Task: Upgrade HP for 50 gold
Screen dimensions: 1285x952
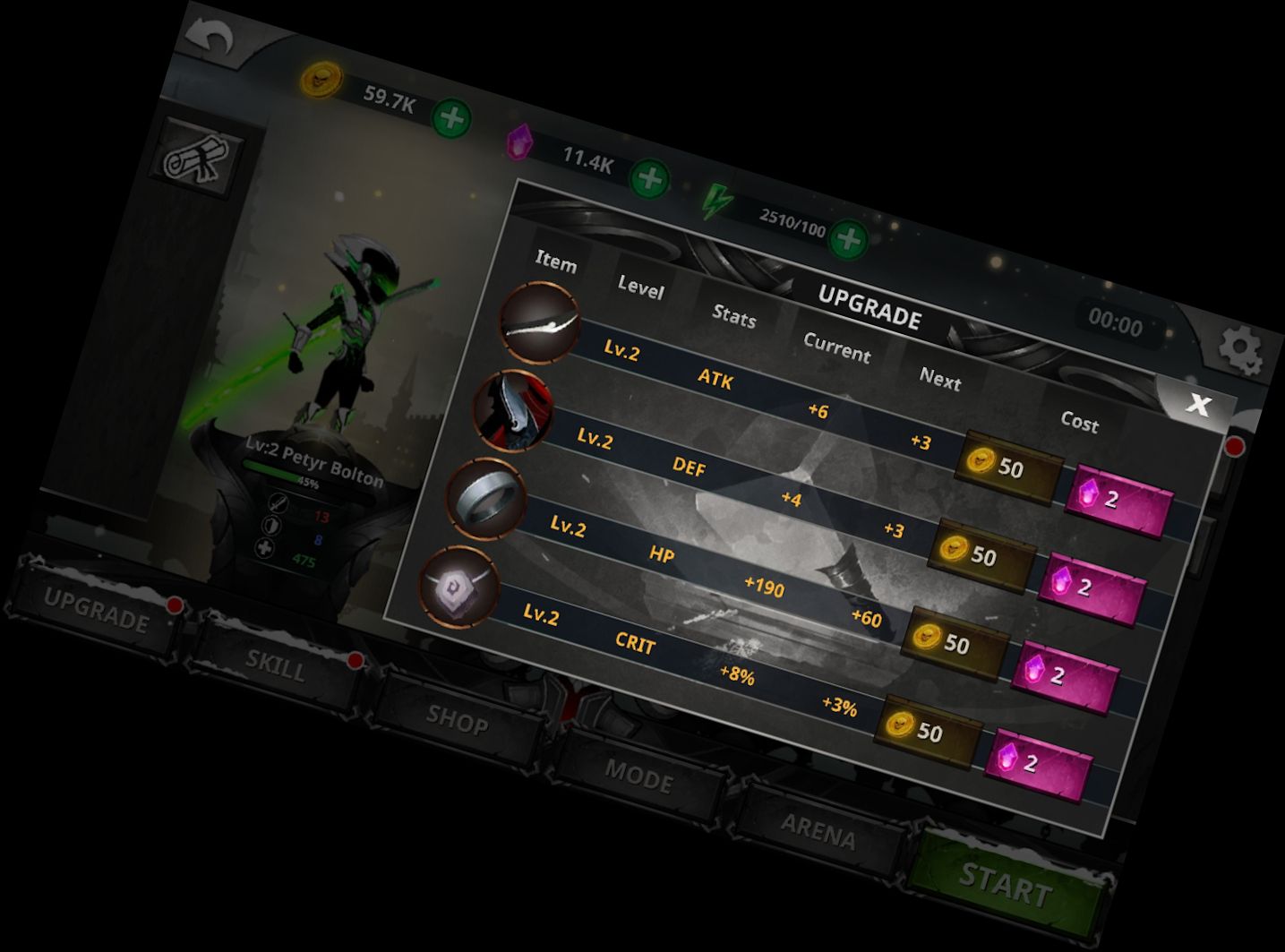Action: [x=954, y=643]
